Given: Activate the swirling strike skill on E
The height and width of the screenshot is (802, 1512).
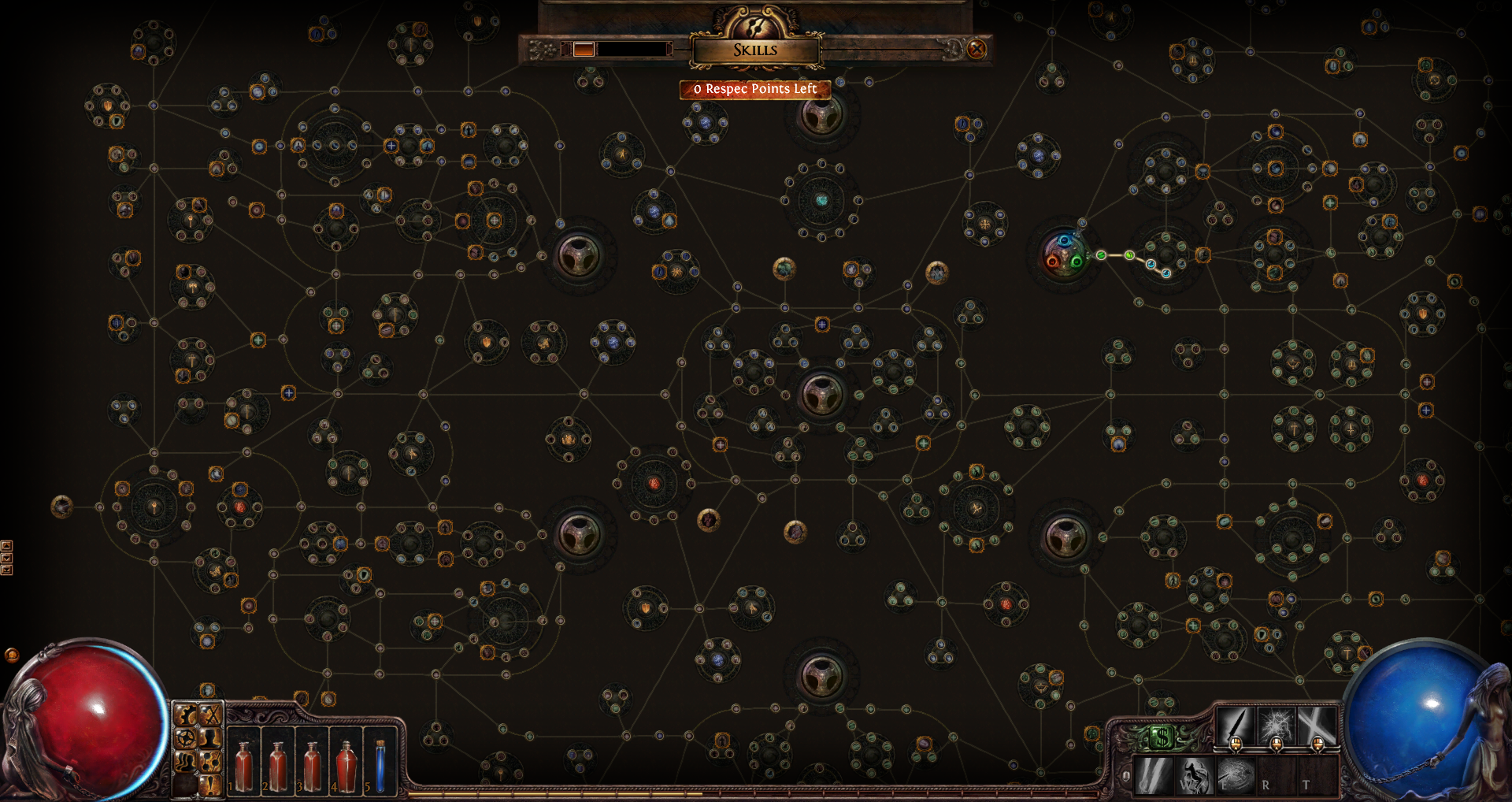Looking at the screenshot, I should (x=1235, y=776).
